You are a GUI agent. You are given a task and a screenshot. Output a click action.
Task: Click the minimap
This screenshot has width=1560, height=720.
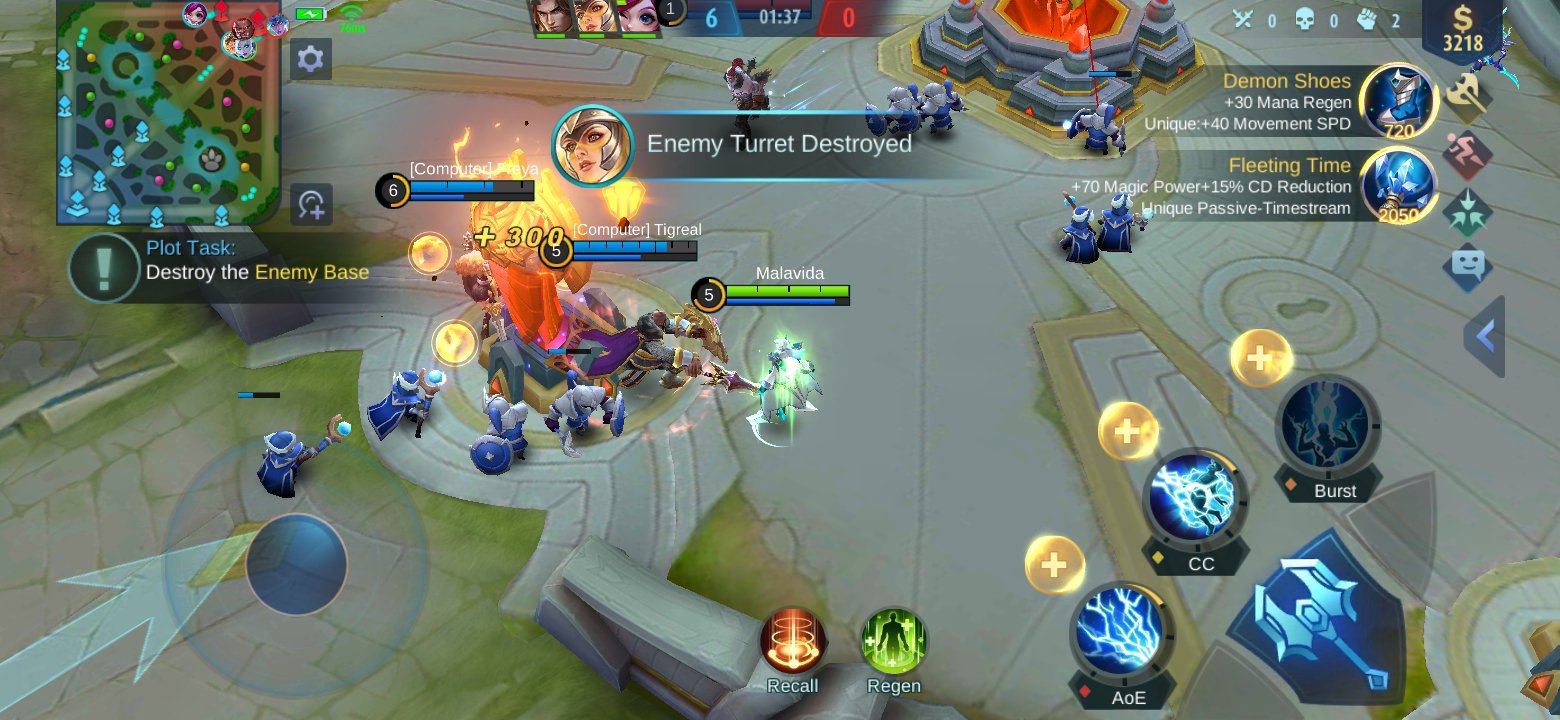pyautogui.click(x=168, y=112)
